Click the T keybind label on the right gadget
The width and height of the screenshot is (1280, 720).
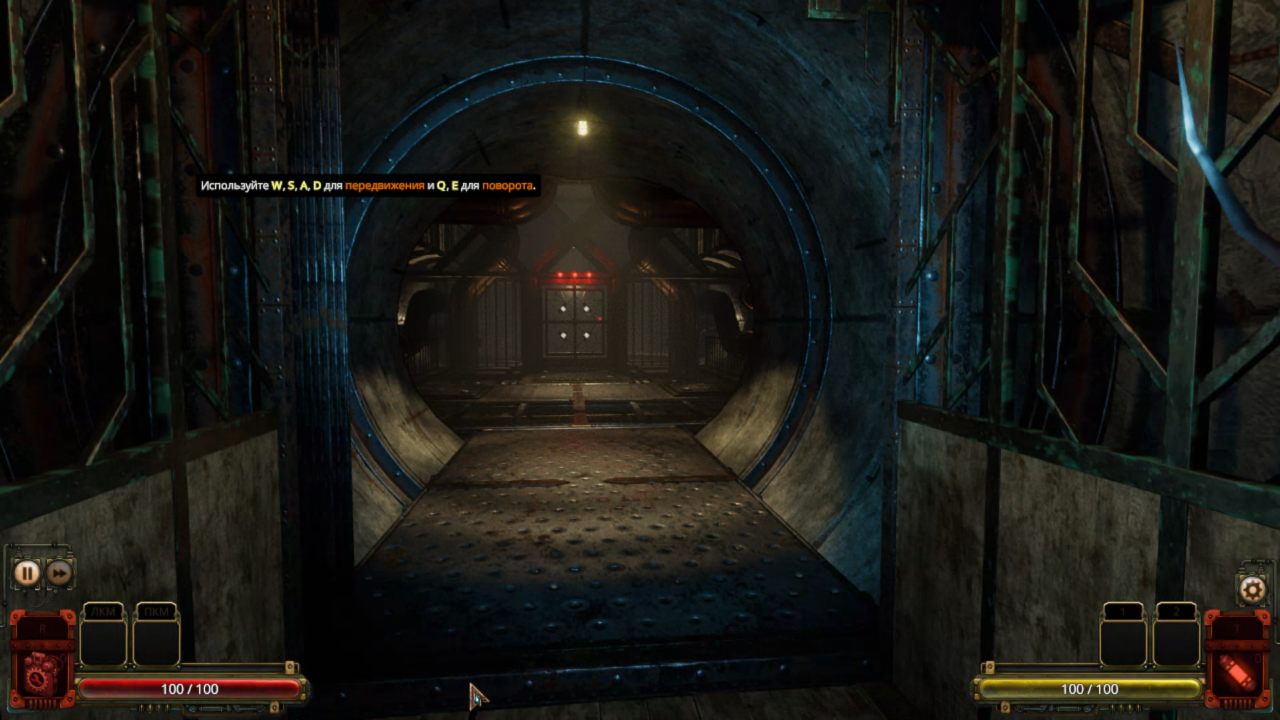point(1237,627)
